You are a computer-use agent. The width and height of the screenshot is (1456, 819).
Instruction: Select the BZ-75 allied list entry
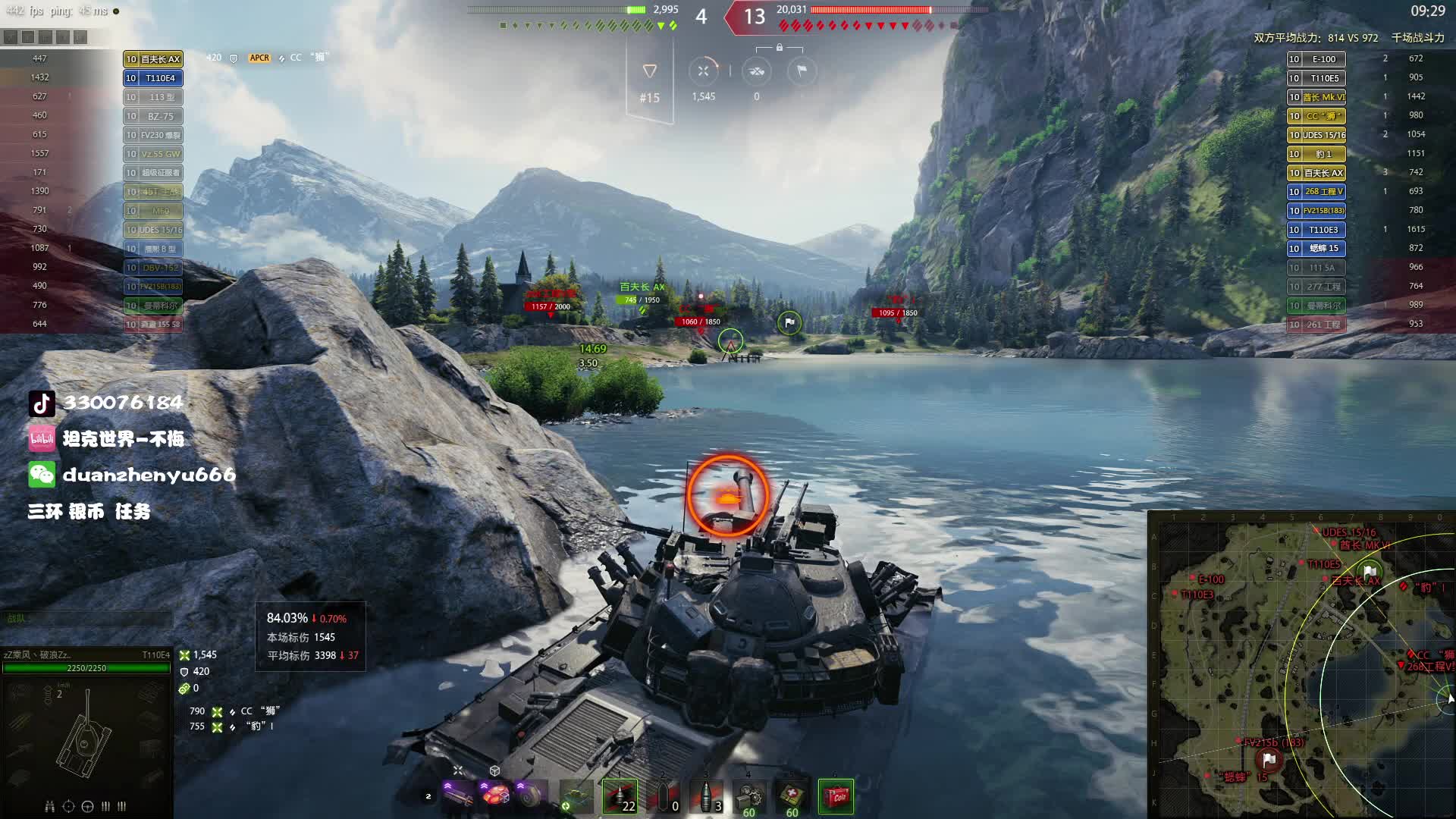click(x=153, y=116)
